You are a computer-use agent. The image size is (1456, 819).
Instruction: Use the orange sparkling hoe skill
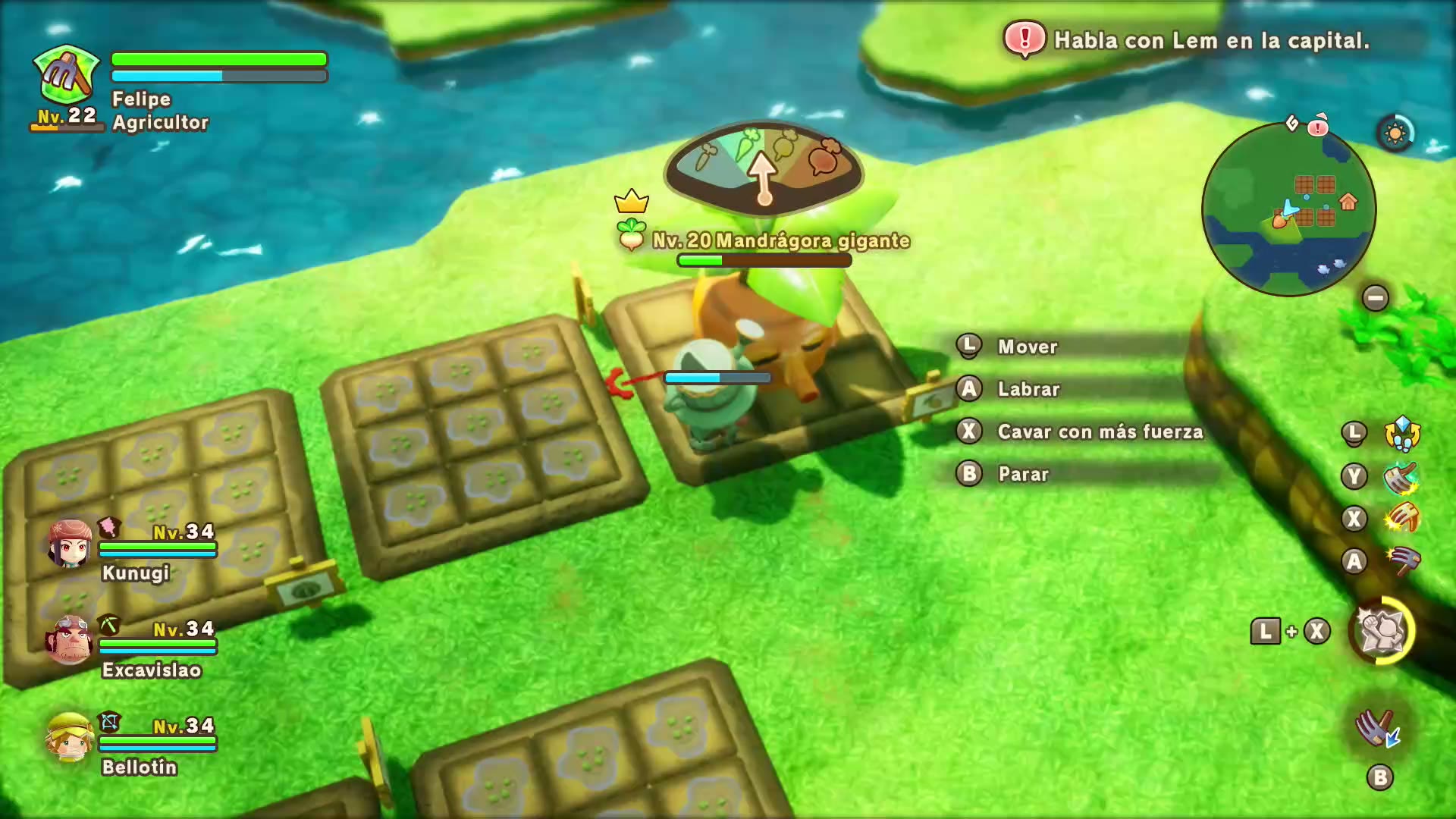[1401, 519]
